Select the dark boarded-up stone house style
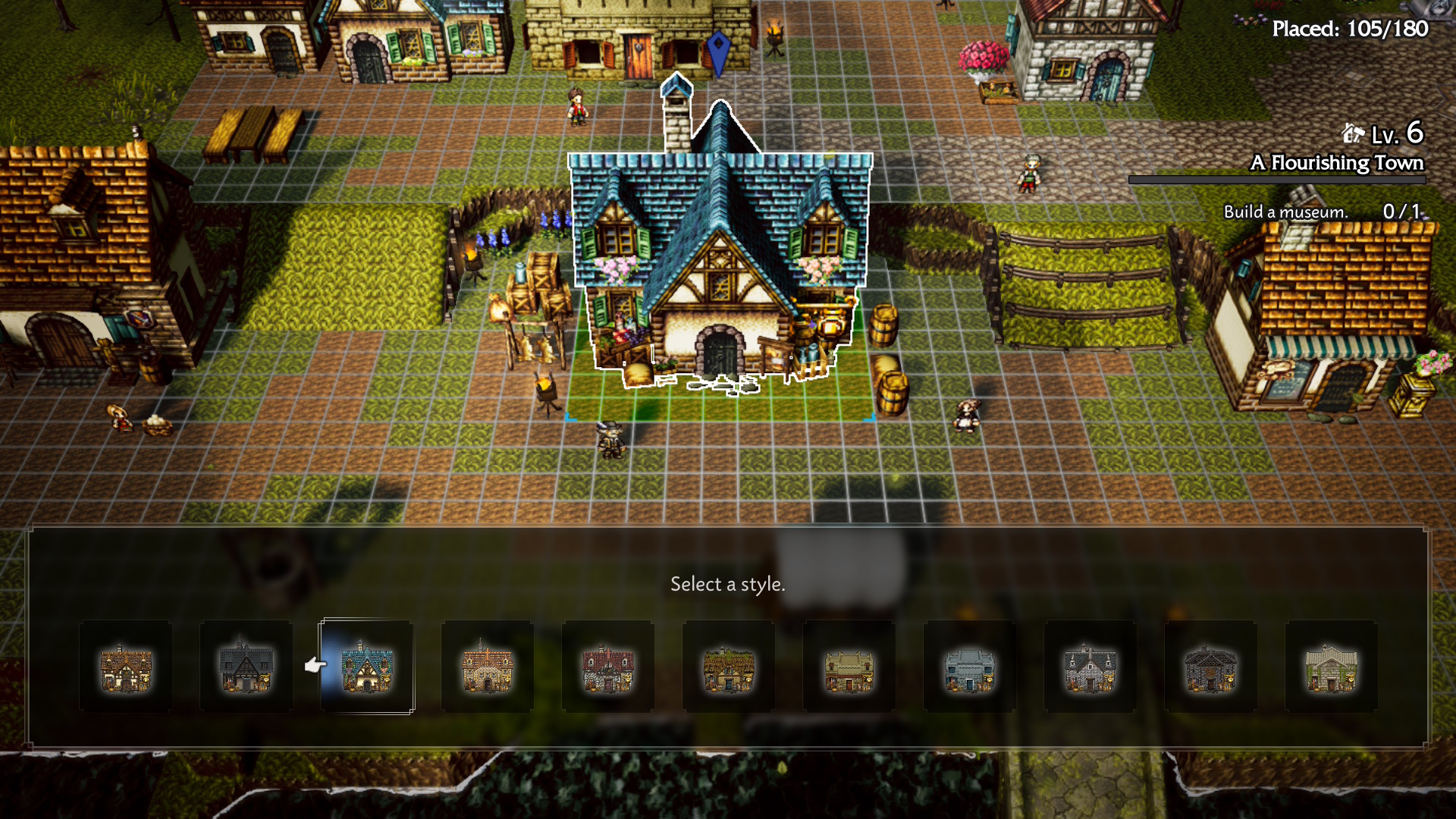Image resolution: width=1456 pixels, height=819 pixels. (x=1211, y=667)
